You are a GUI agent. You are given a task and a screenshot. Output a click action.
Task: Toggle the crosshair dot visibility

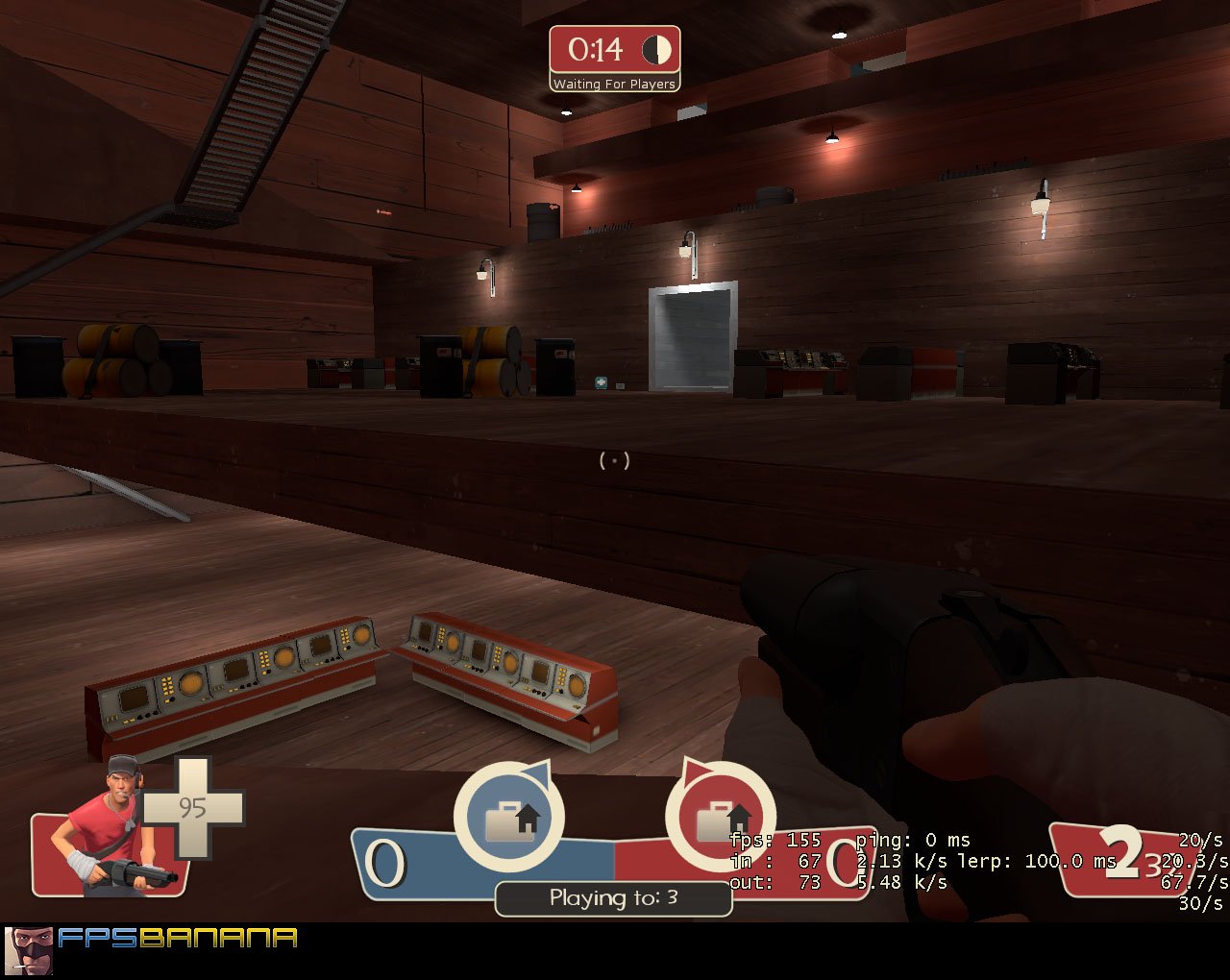615,460
